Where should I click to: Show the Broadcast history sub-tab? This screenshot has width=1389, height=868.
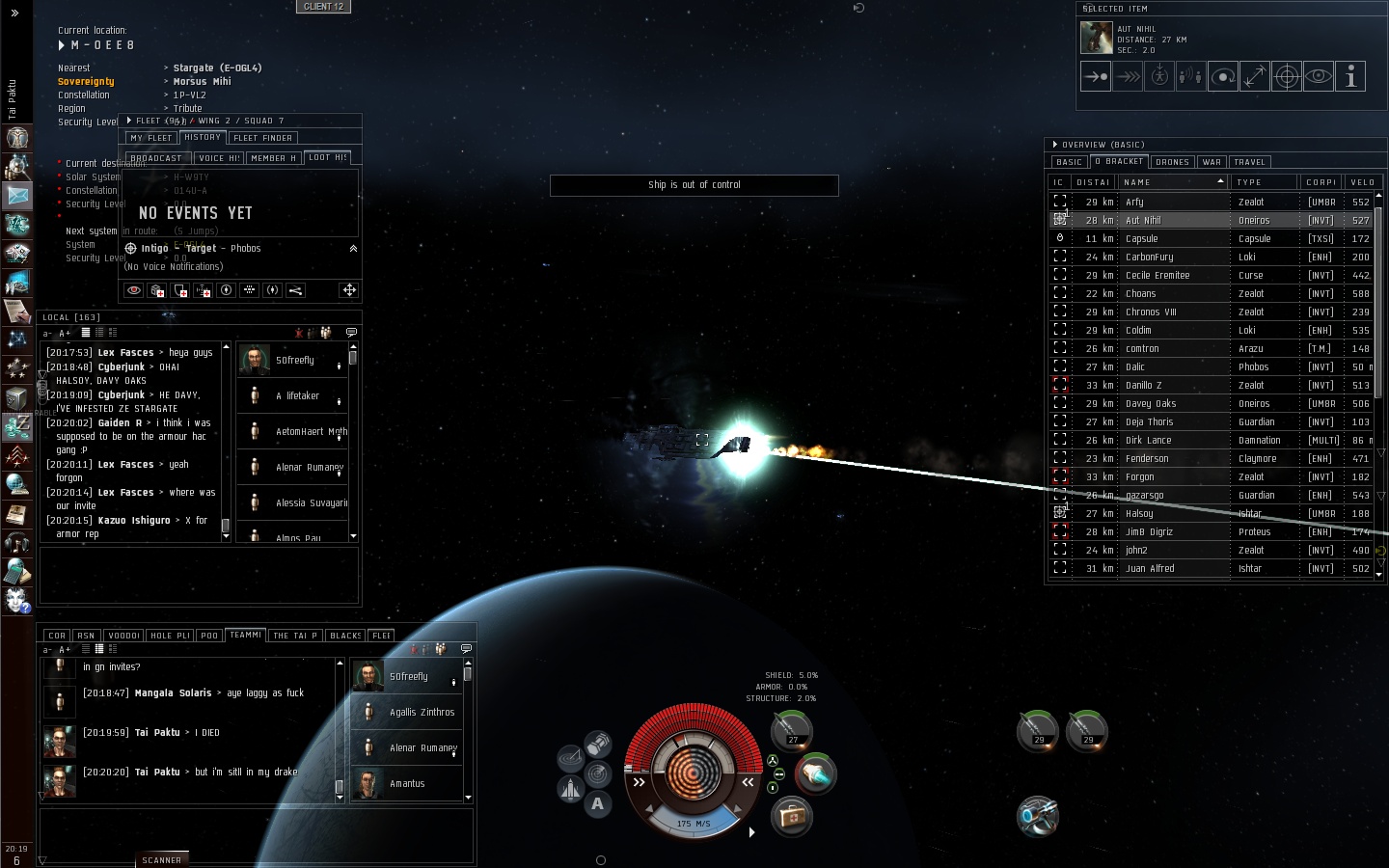pyautogui.click(x=156, y=158)
